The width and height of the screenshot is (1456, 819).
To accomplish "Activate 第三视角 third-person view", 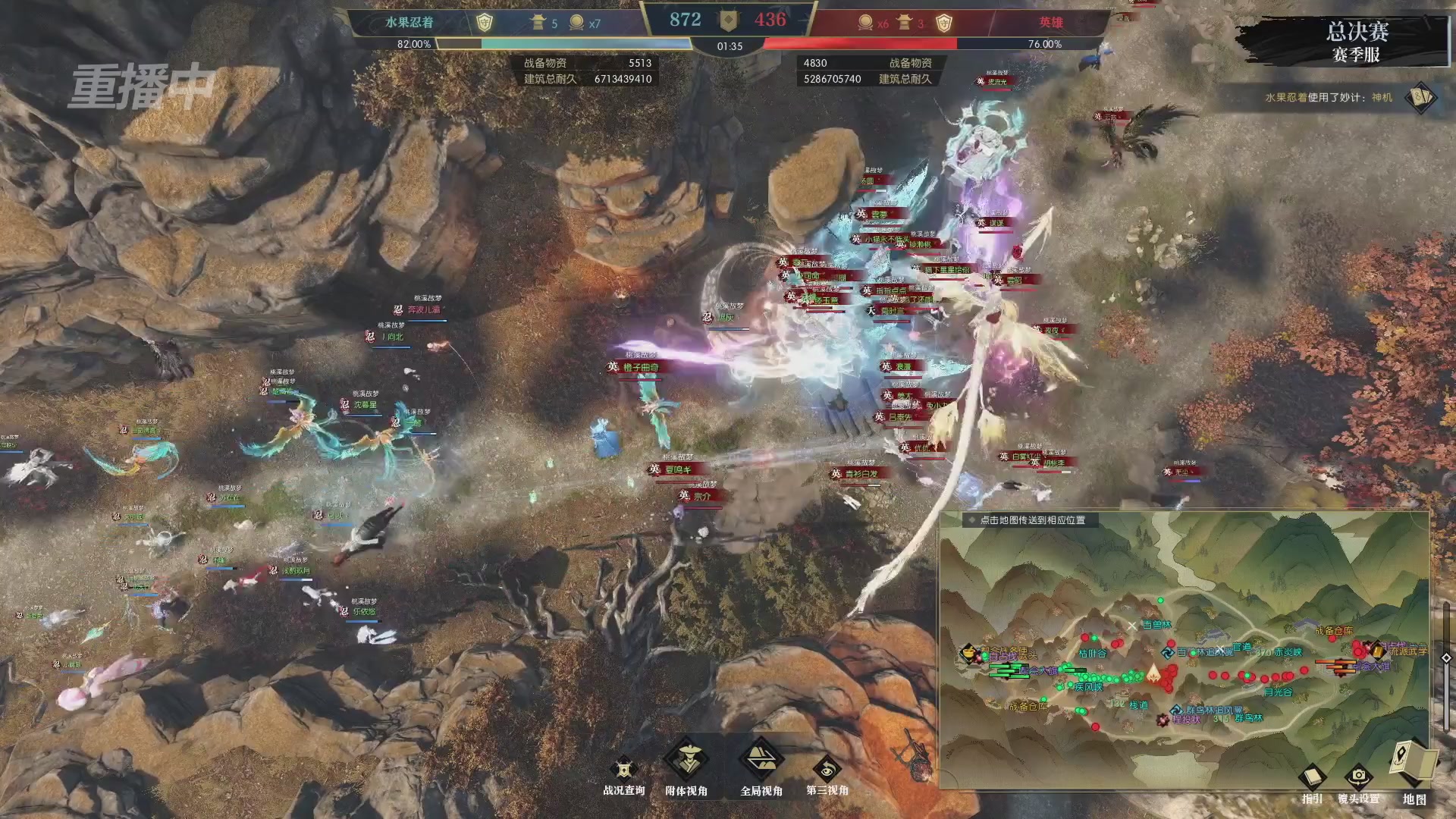I will pos(827,770).
